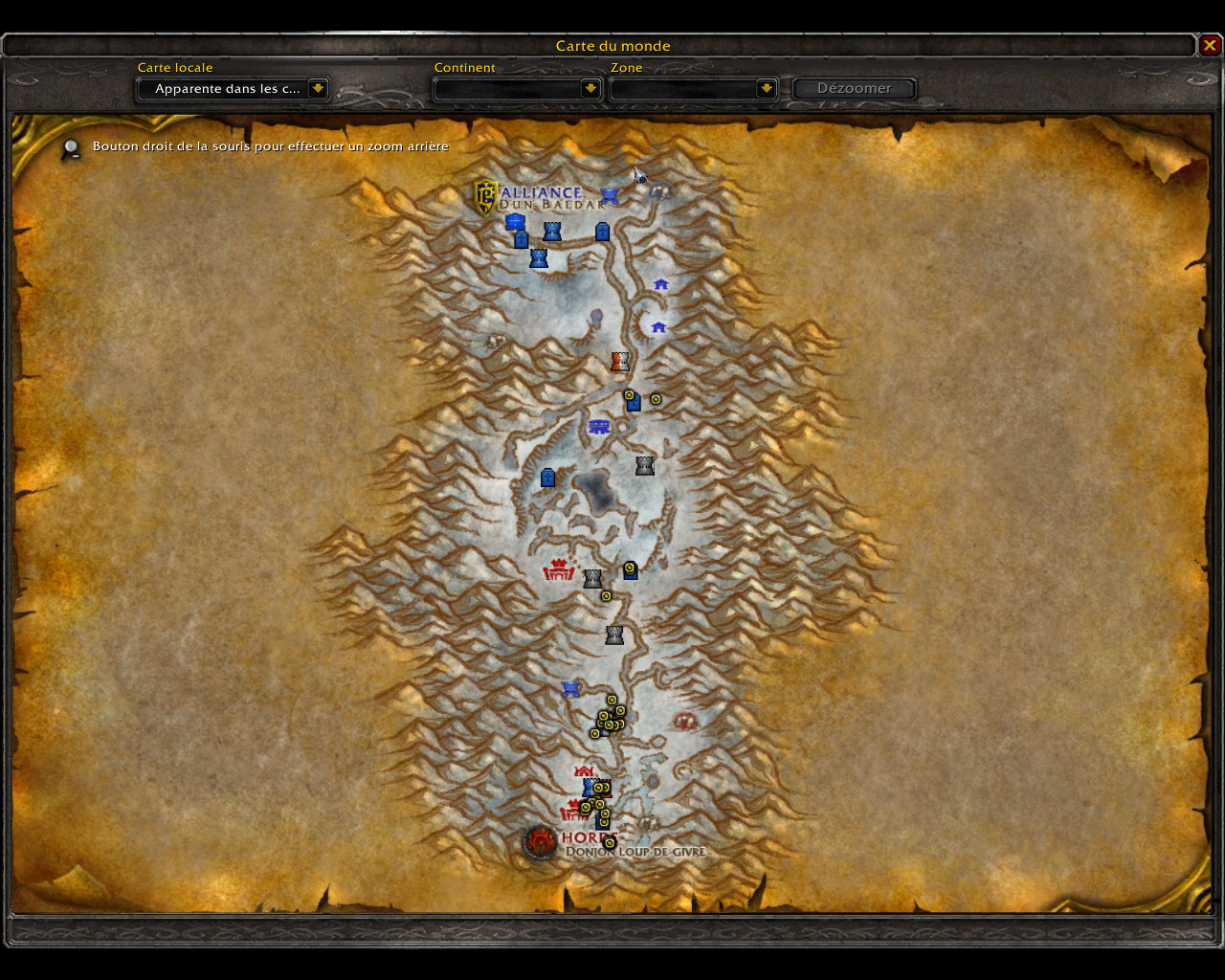
Task: Select the Alliance shield emblem at Dun Baldar
Action: 486,197
